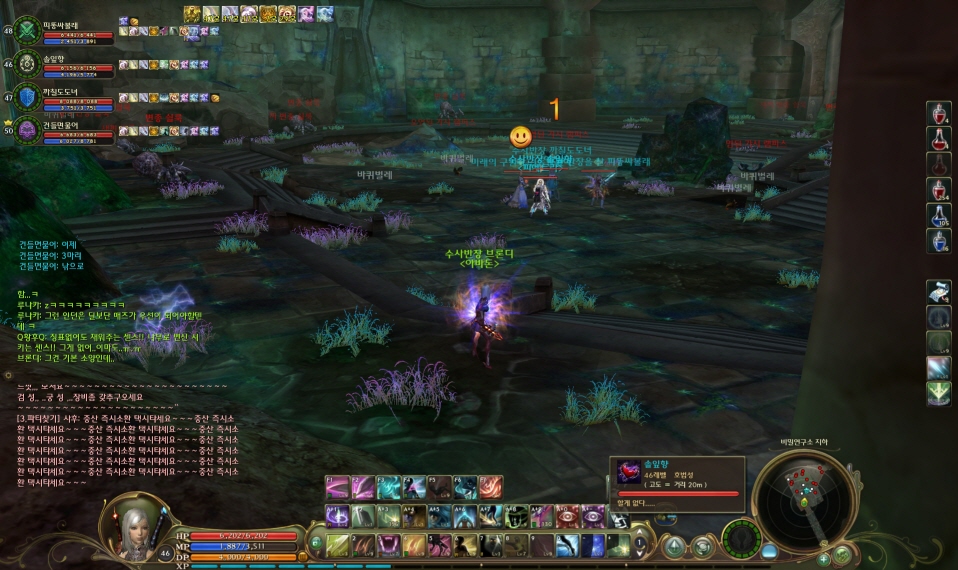Use the F3 teal swirl skill
This screenshot has height=570, width=958.
pyautogui.click(x=388, y=487)
